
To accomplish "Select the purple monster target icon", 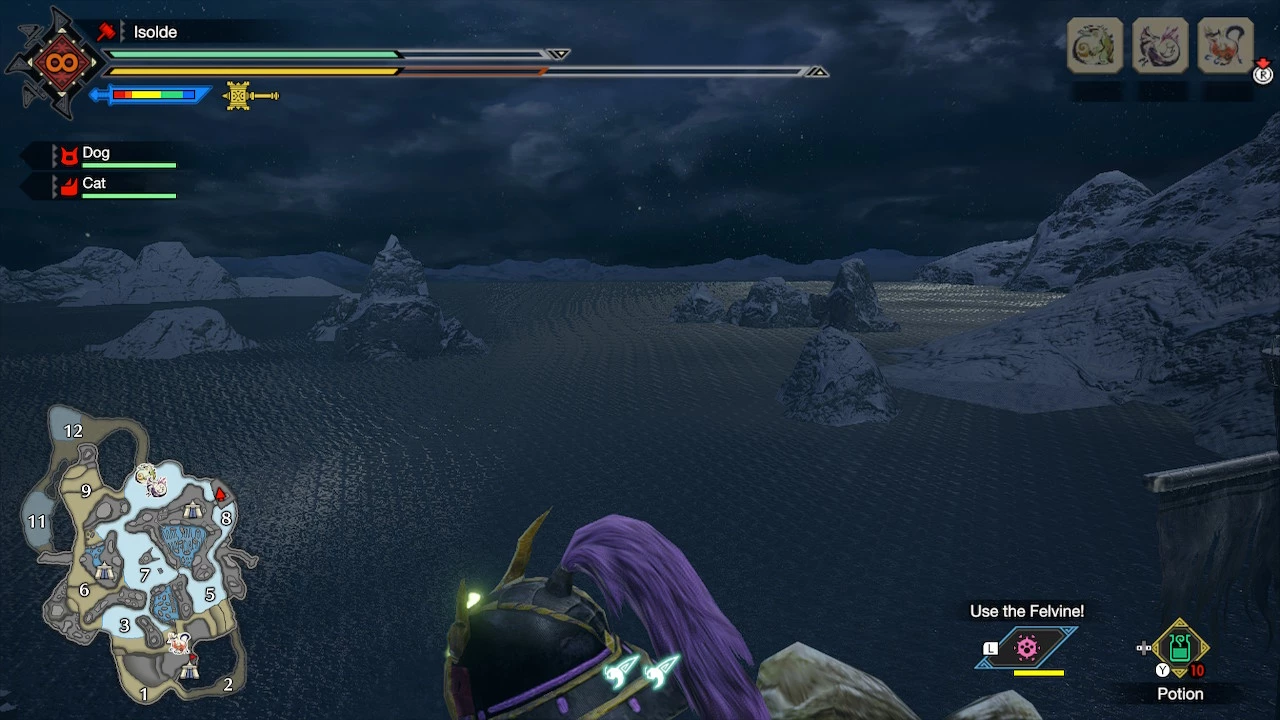I will 1160,45.
